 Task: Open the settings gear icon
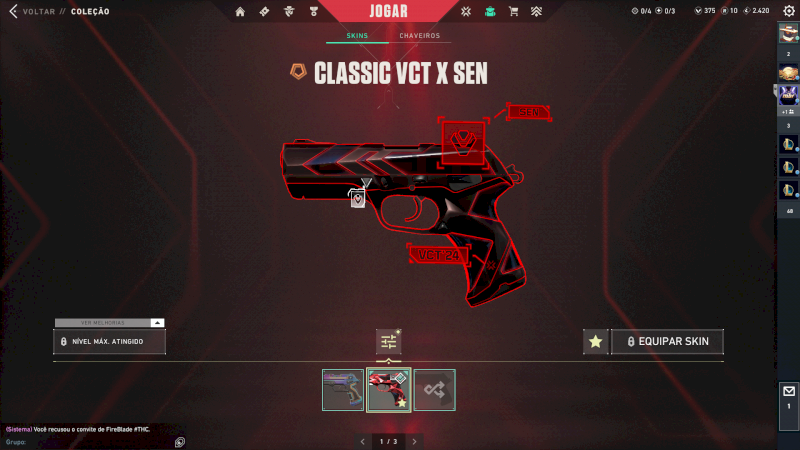tap(789, 11)
